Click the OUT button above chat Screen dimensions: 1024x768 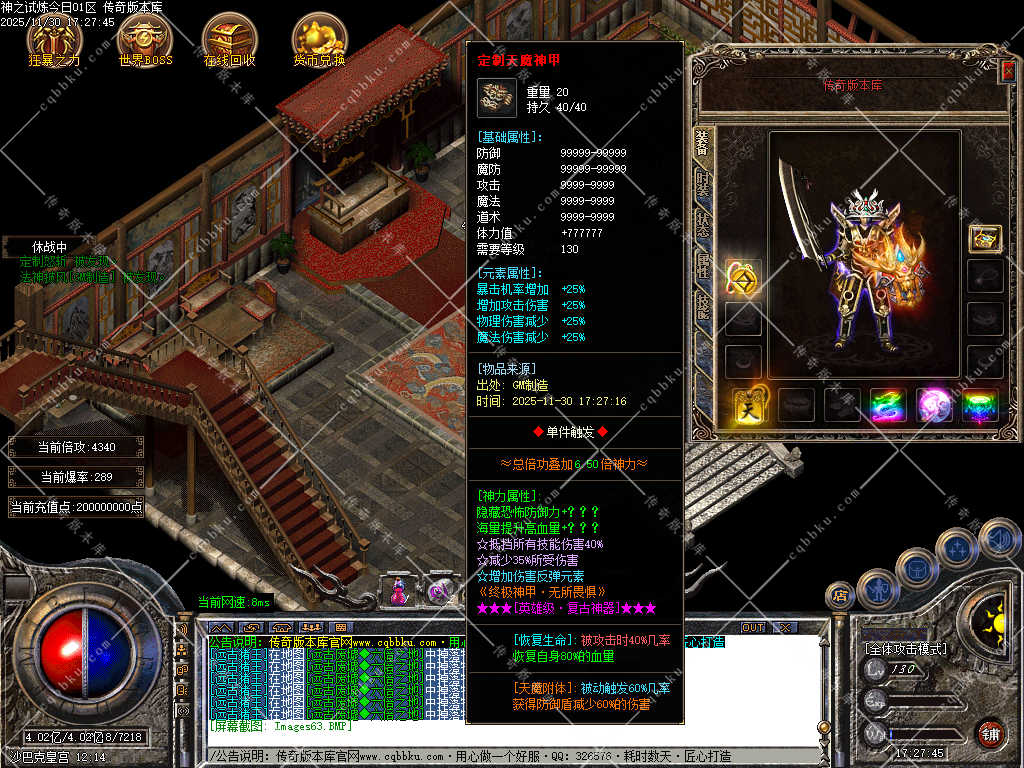(753, 627)
